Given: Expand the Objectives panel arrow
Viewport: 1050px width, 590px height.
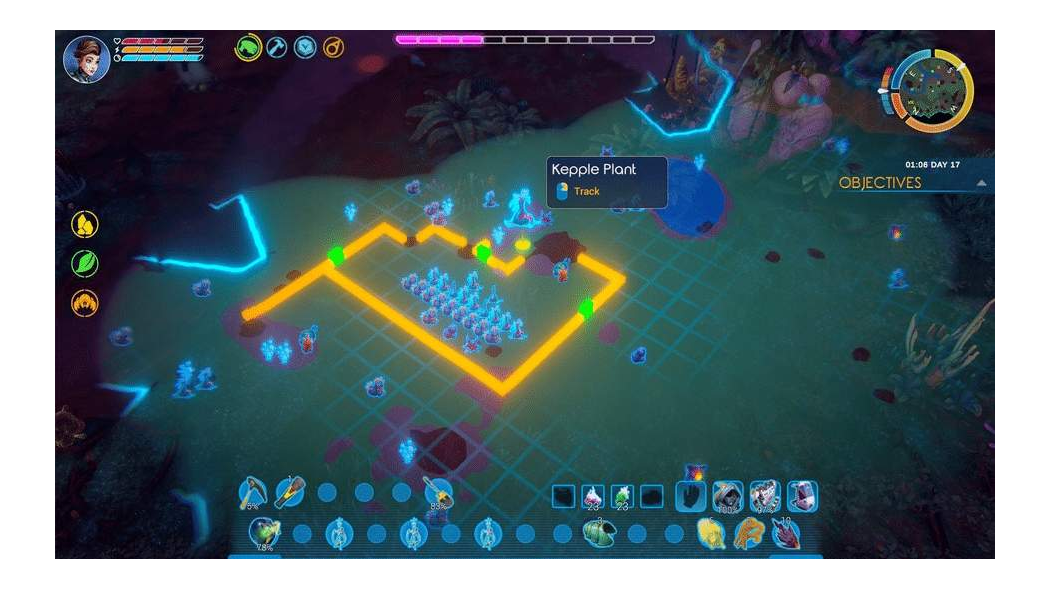Looking at the screenshot, I should (x=981, y=183).
